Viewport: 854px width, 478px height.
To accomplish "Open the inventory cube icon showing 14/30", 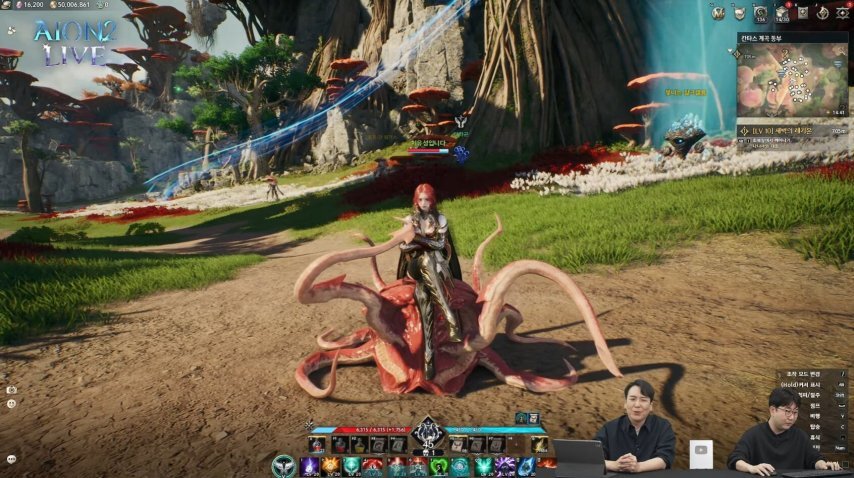I will (782, 13).
